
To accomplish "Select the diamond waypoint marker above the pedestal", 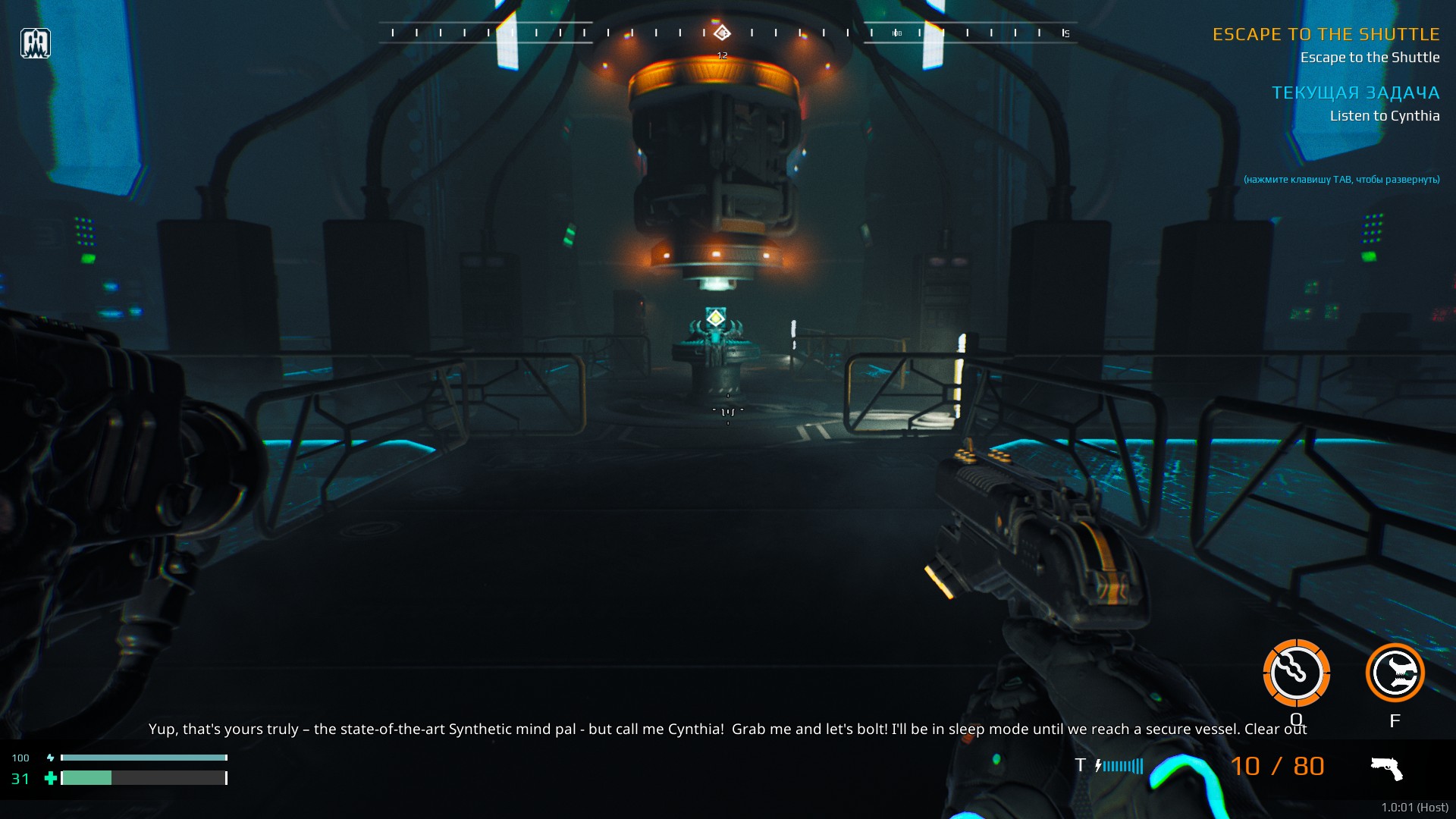I will coord(715,317).
